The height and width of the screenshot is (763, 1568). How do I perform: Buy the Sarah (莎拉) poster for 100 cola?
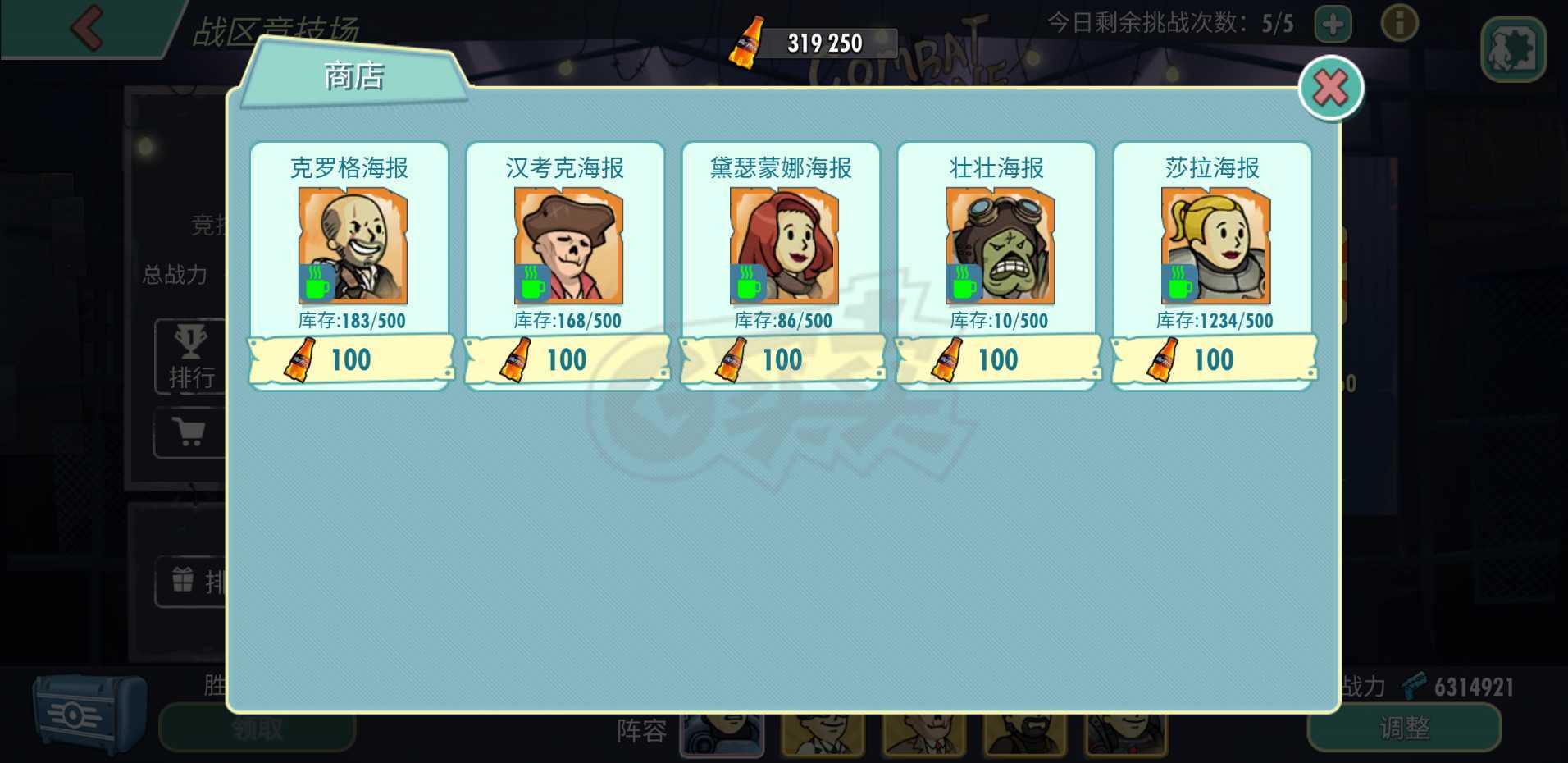pyautogui.click(x=1213, y=359)
